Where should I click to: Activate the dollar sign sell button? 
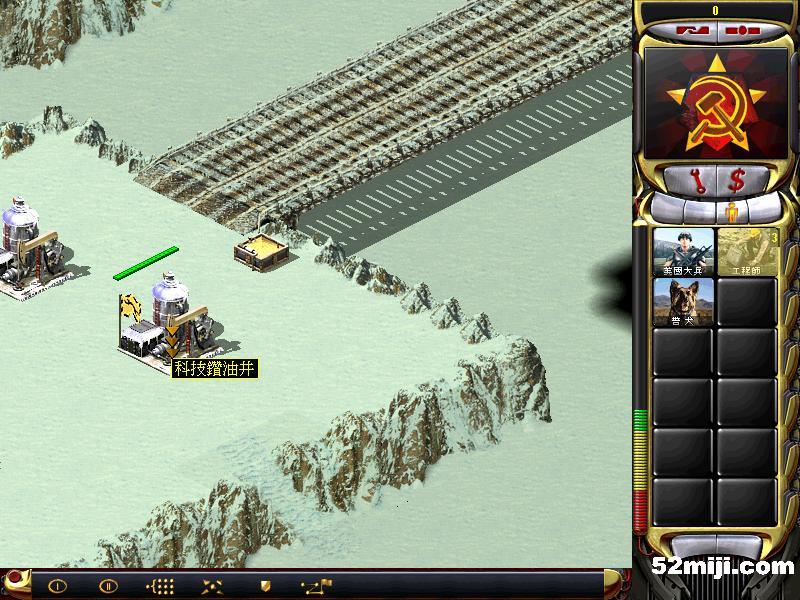737,180
